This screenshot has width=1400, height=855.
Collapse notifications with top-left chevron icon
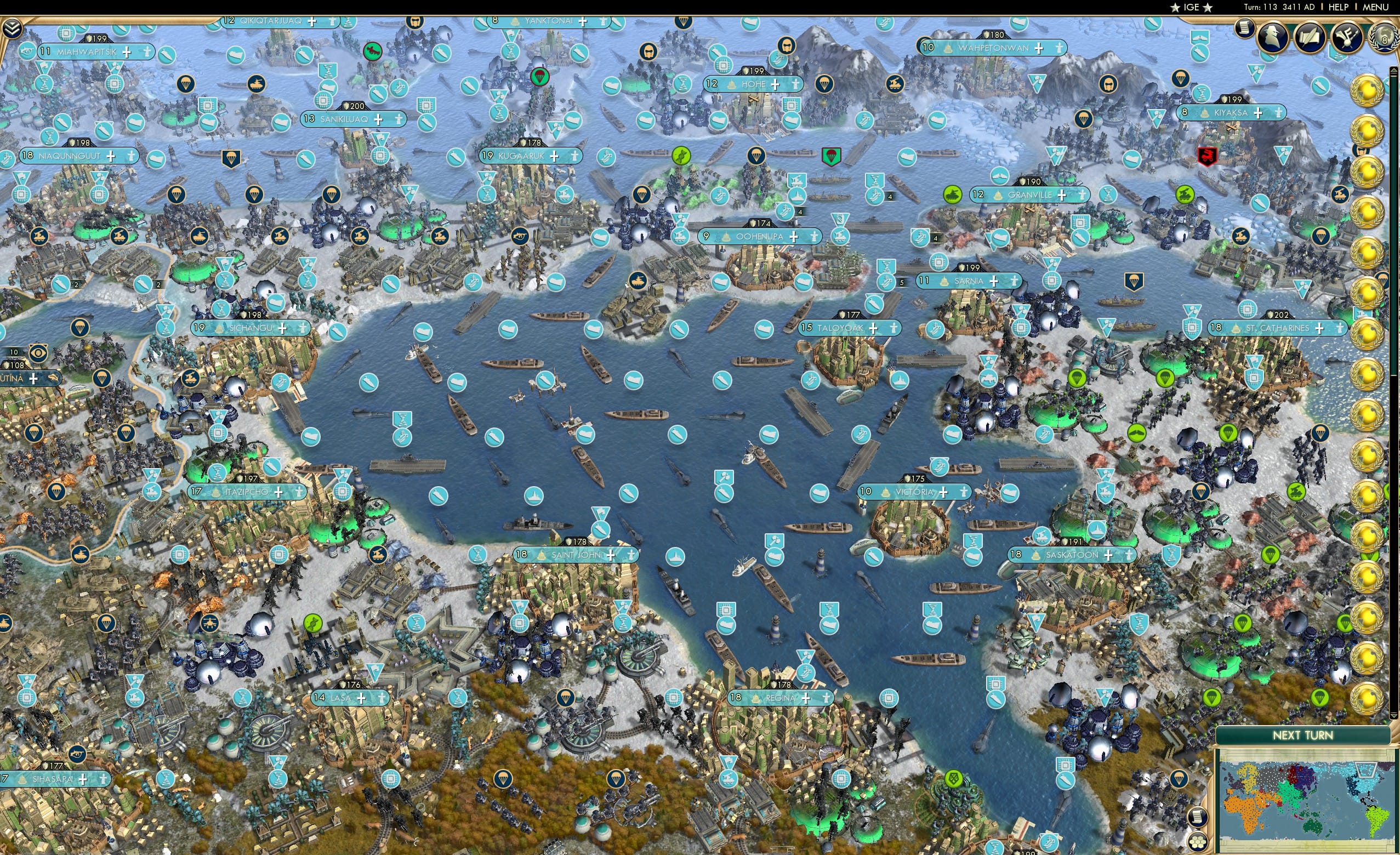12,29
